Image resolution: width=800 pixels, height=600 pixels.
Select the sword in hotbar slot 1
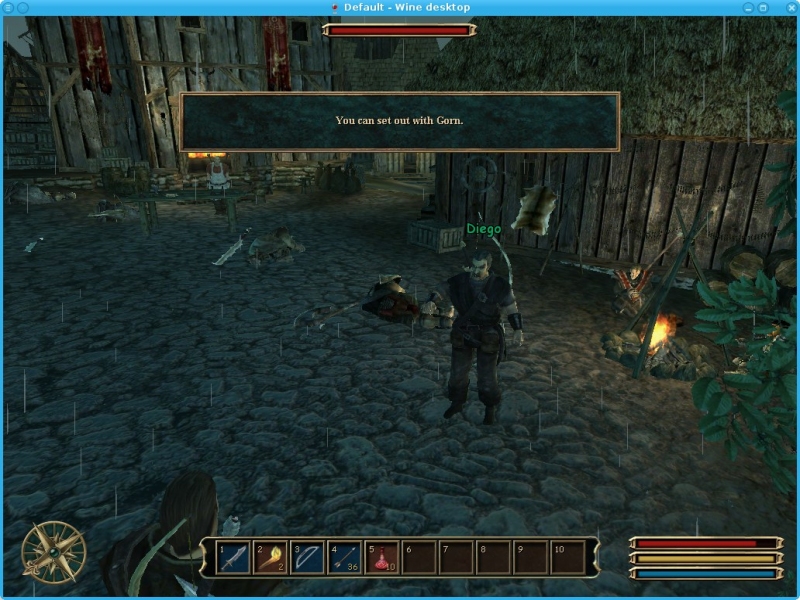tap(233, 557)
